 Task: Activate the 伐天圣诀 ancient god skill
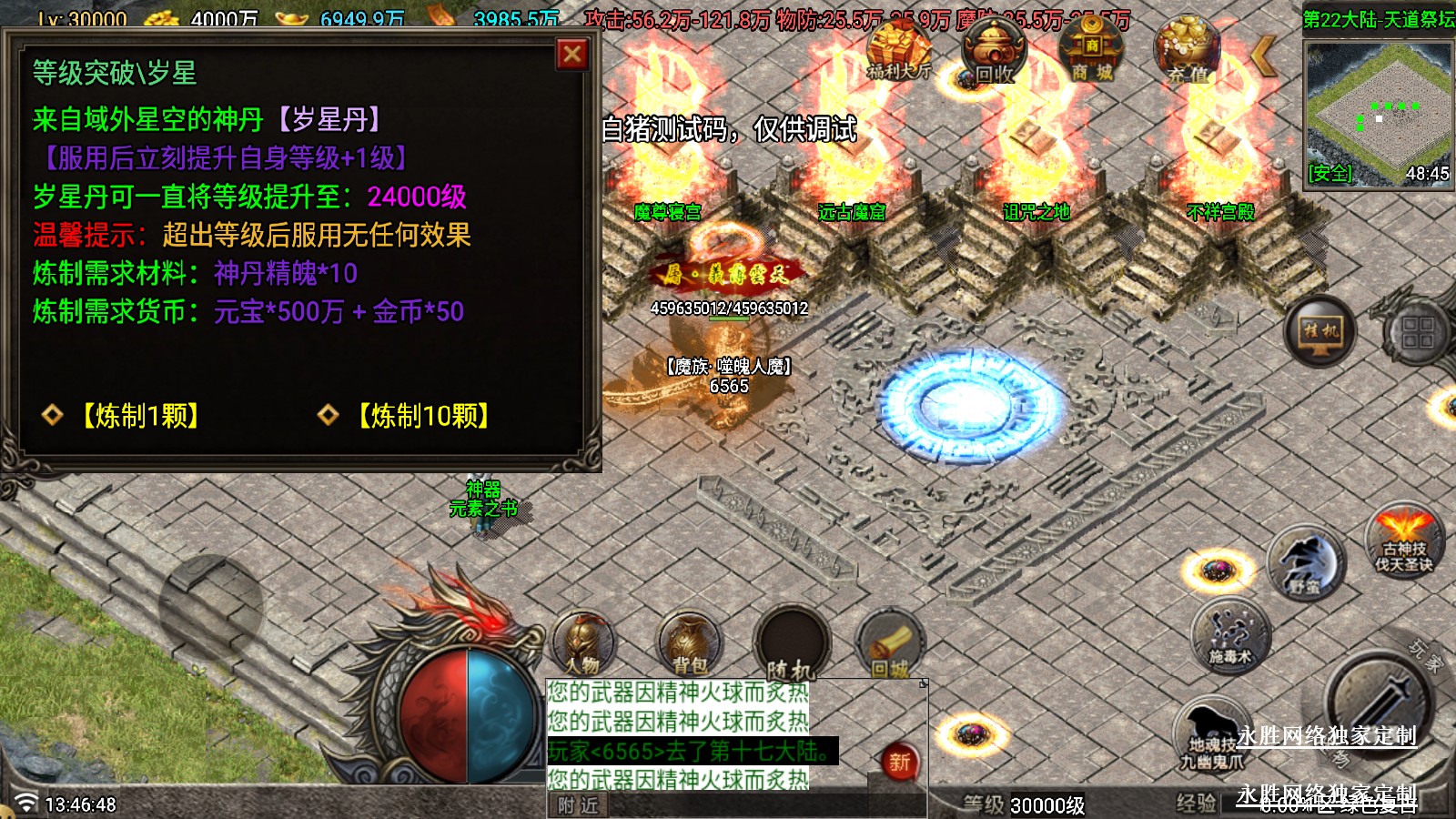click(1404, 541)
